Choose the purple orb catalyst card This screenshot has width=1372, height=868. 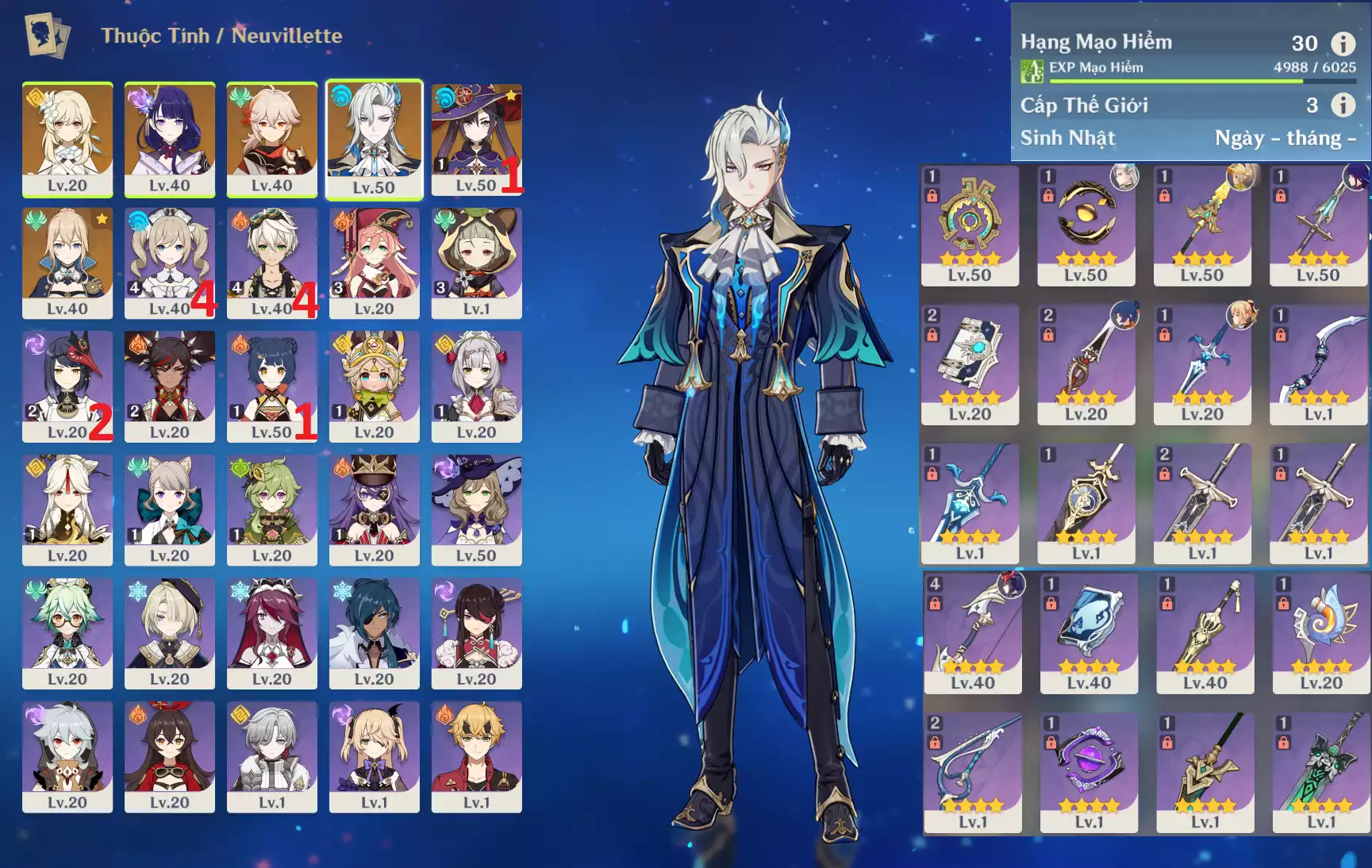(x=1089, y=770)
